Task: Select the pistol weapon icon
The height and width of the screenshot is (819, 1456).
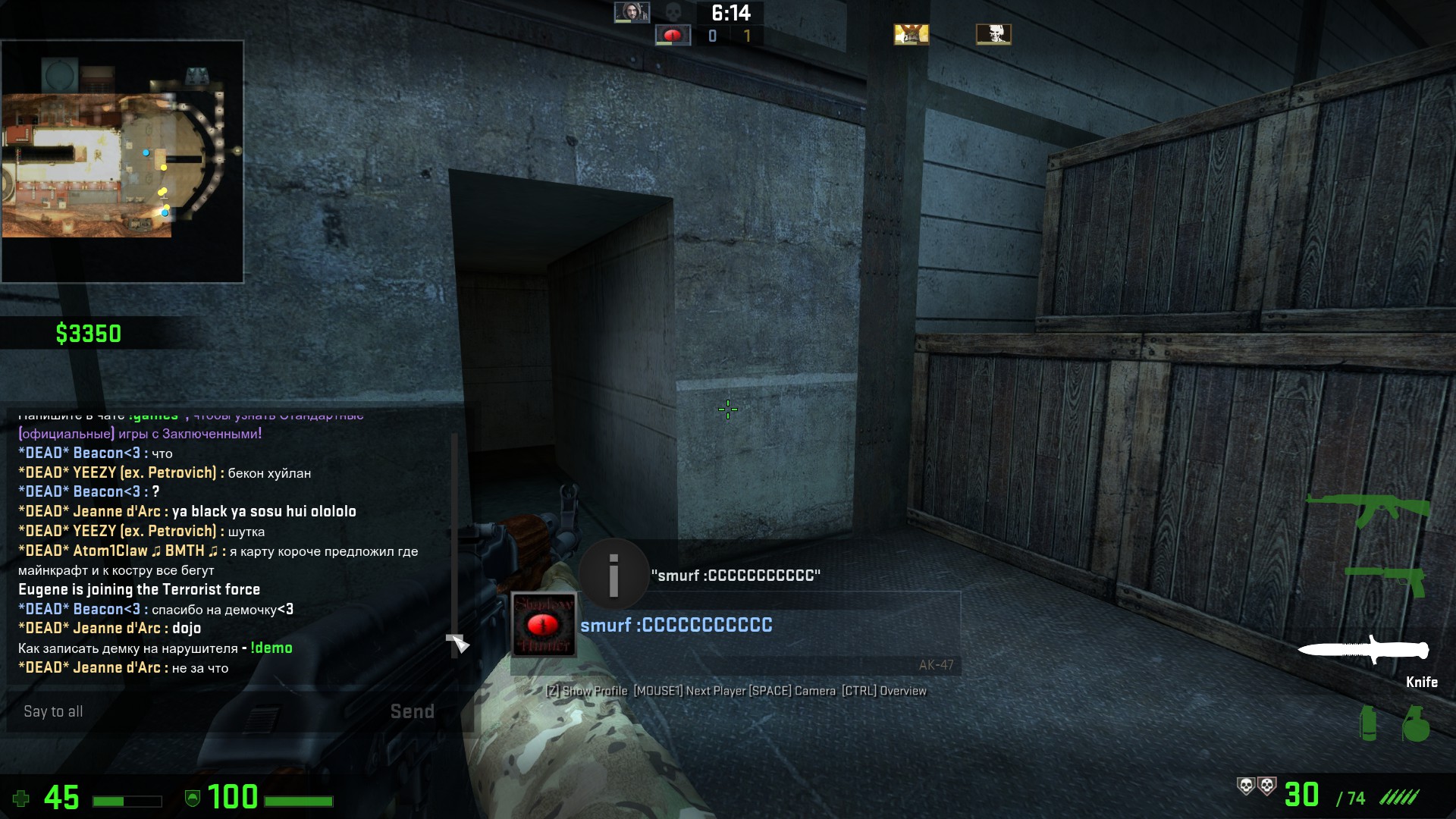Action: [x=1385, y=579]
